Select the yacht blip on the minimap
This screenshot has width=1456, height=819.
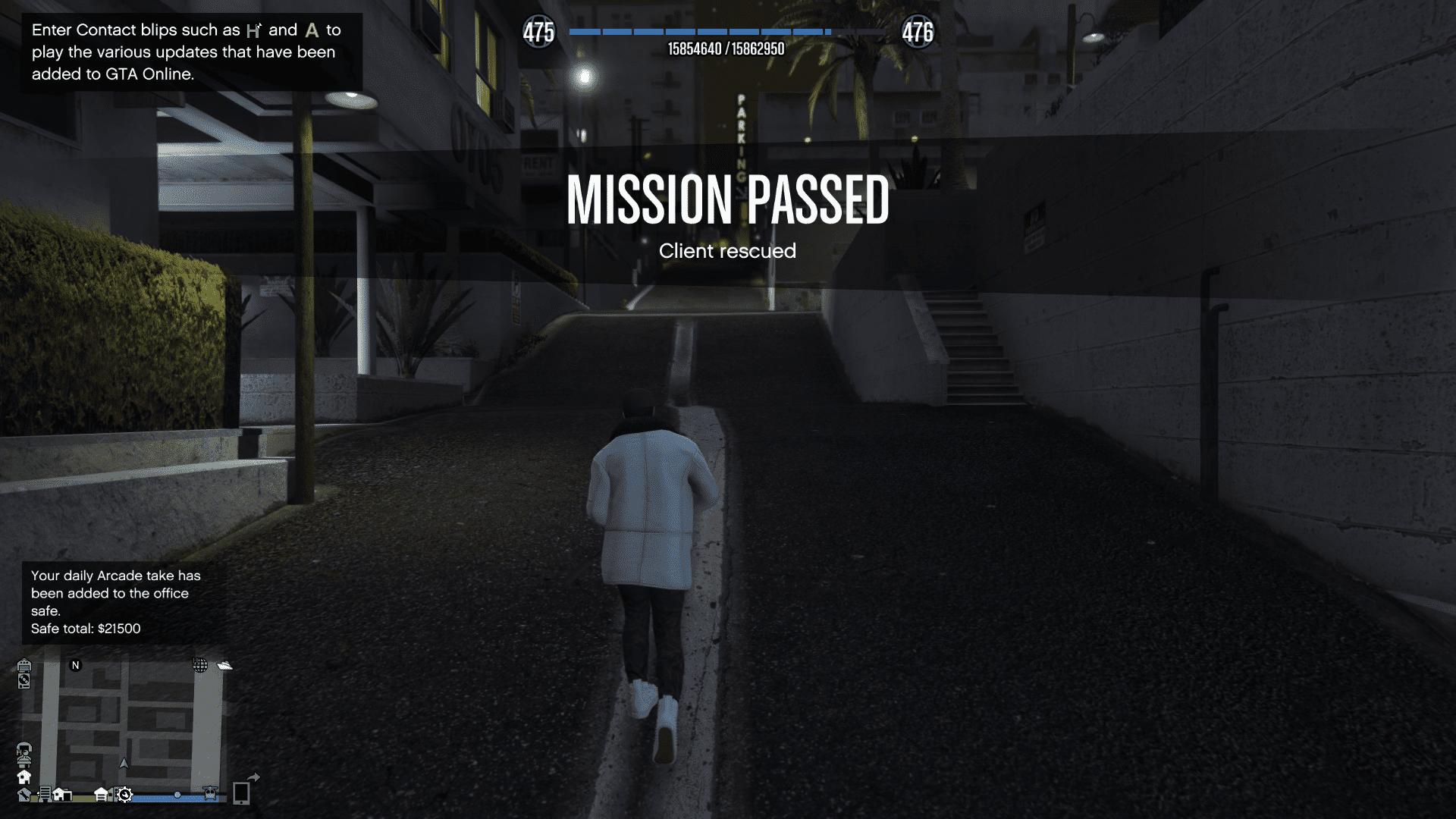(x=224, y=666)
